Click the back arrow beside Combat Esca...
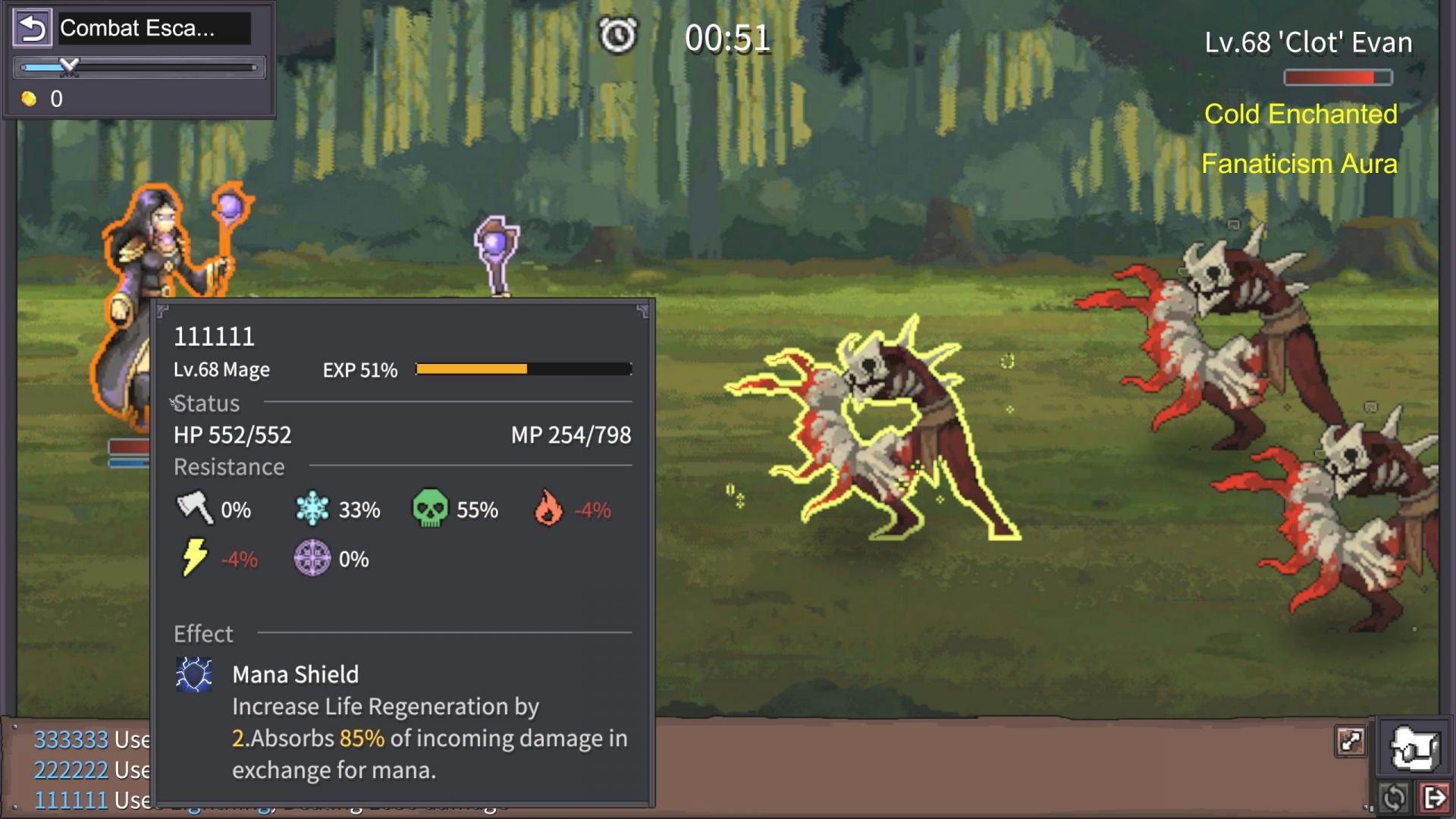Image resolution: width=1456 pixels, height=819 pixels. [32, 29]
